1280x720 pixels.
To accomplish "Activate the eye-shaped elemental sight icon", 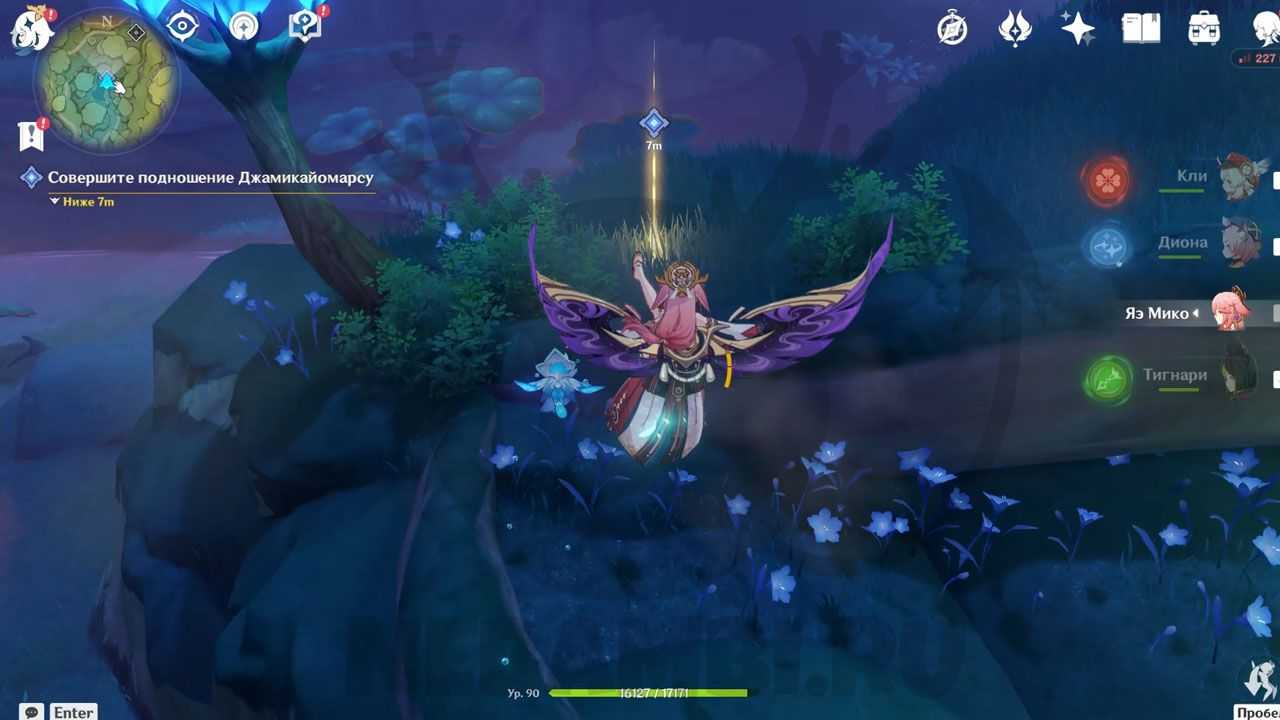I will tap(182, 26).
